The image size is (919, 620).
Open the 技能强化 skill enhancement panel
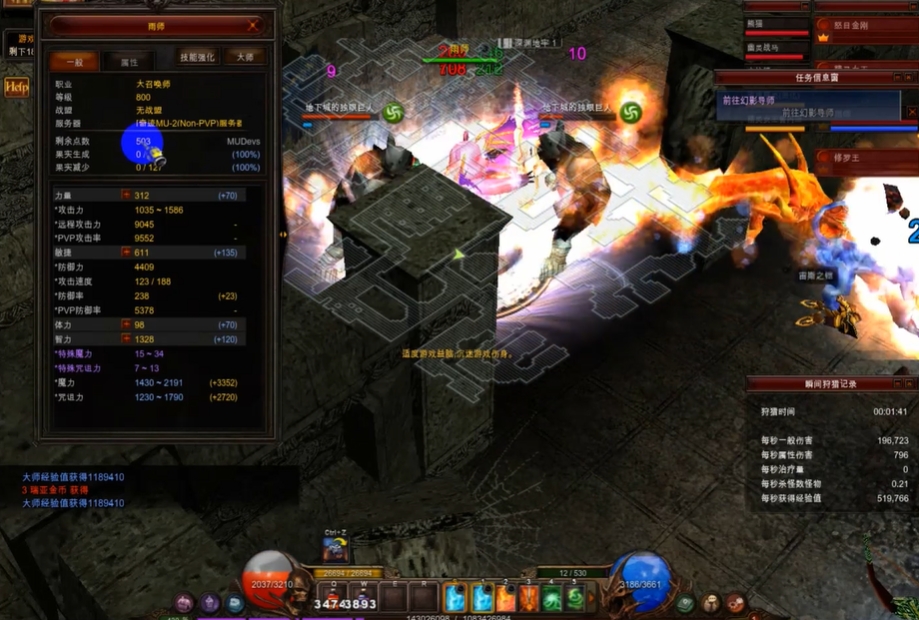pyautogui.click(x=197, y=57)
